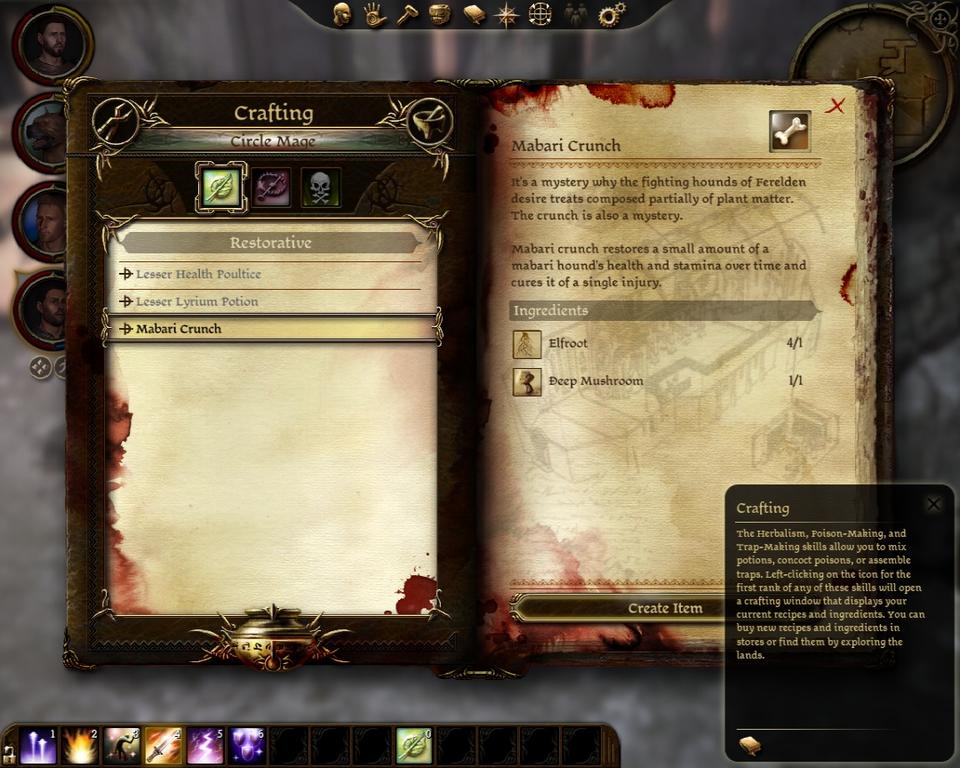The height and width of the screenshot is (768, 960).
Task: Activate the flame ability in quickbar
Action: (x=80, y=746)
